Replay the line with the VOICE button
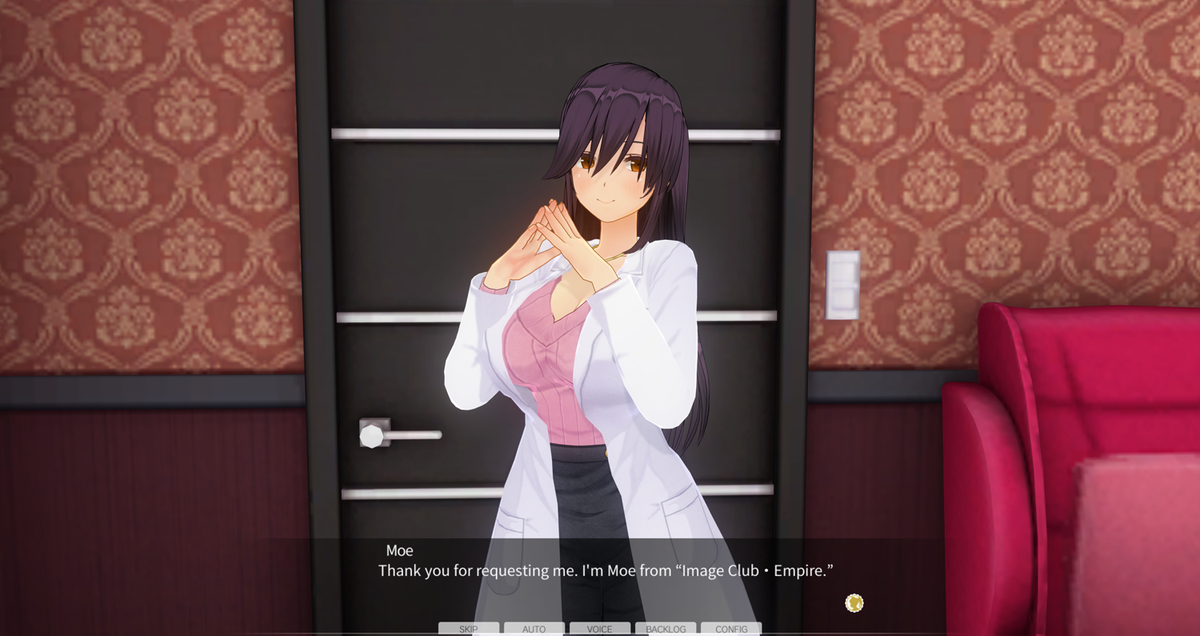1200x636 pixels. point(600,629)
